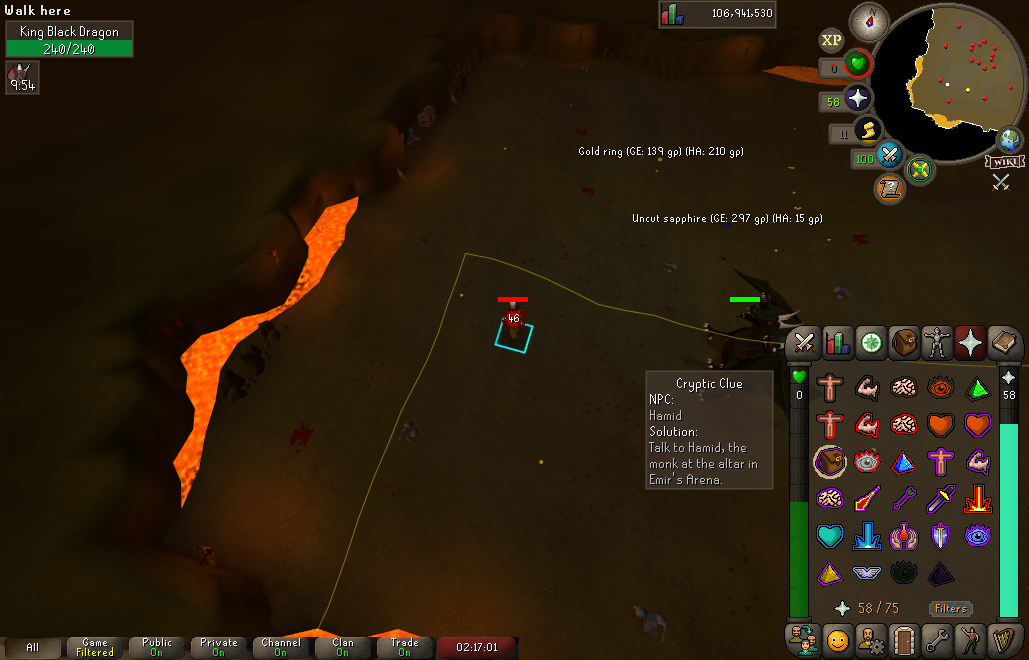Screen dimensions: 1029x660
Task: Select the All chat tab
Action: coord(33,647)
